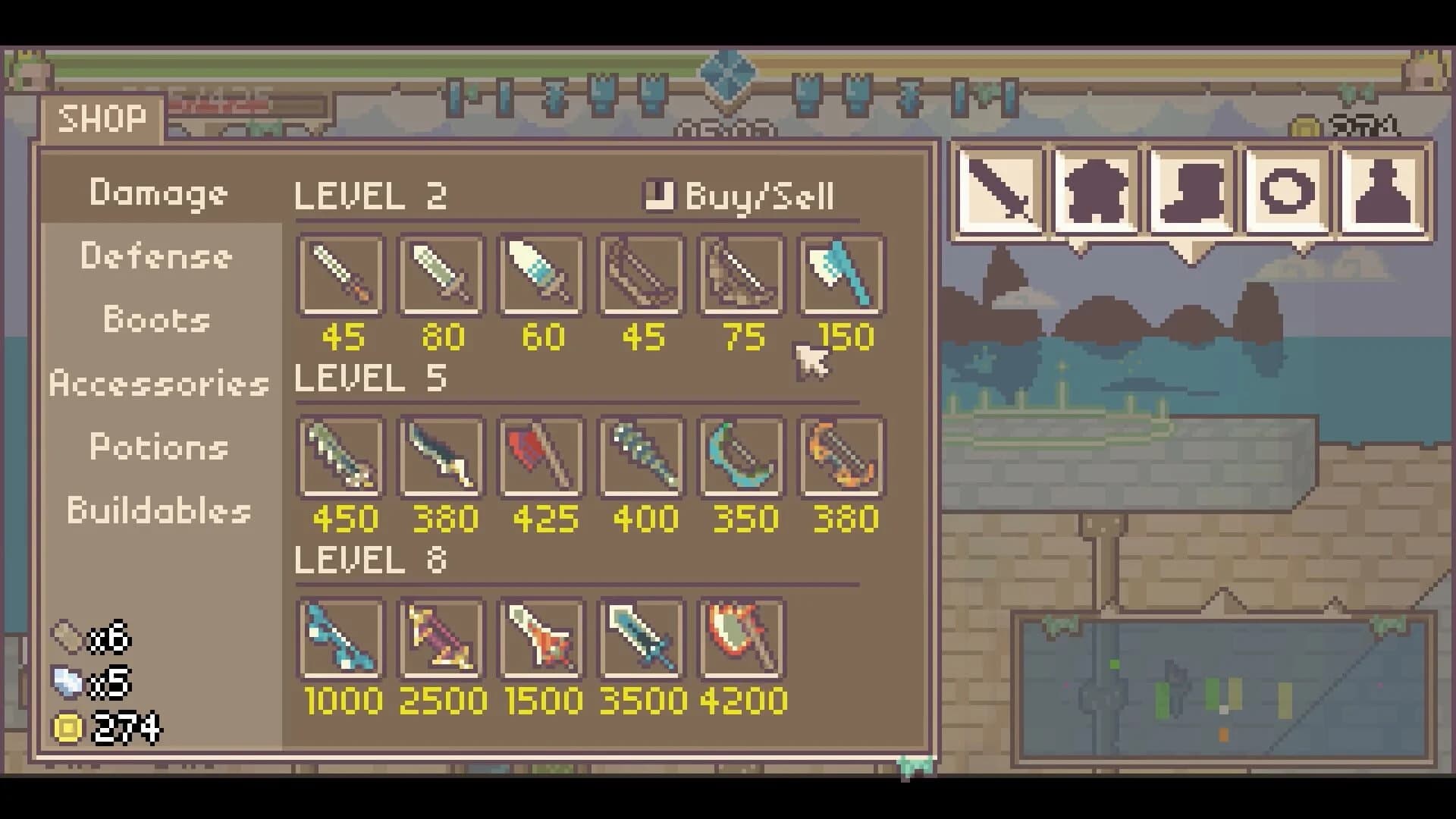This screenshot has height=819, width=1456.
Task: Select the boots equipment slot icon
Action: tap(1191, 190)
